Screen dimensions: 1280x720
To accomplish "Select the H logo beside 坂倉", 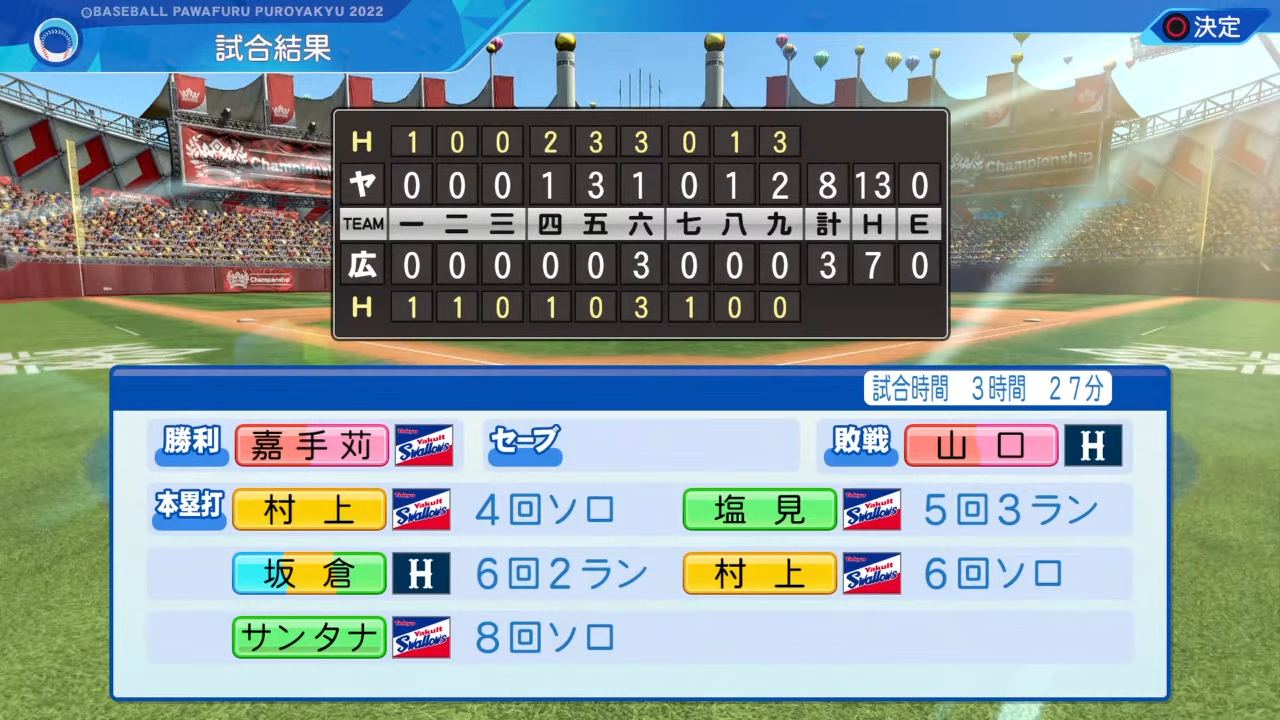I will pyautogui.click(x=421, y=573).
